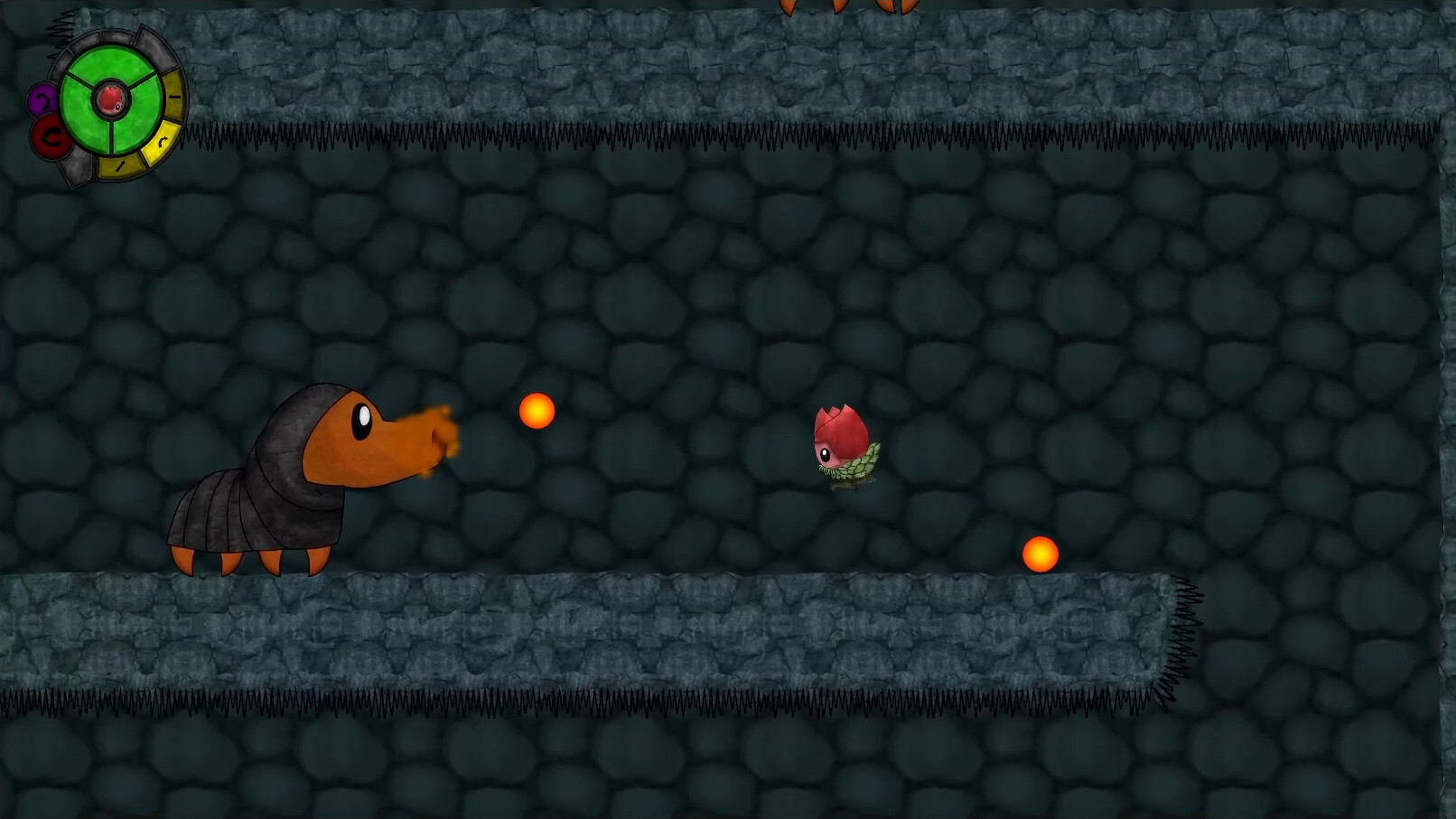1456x819 pixels.
Task: Activate the dark red circular-arrow orb
Action: (x=51, y=139)
